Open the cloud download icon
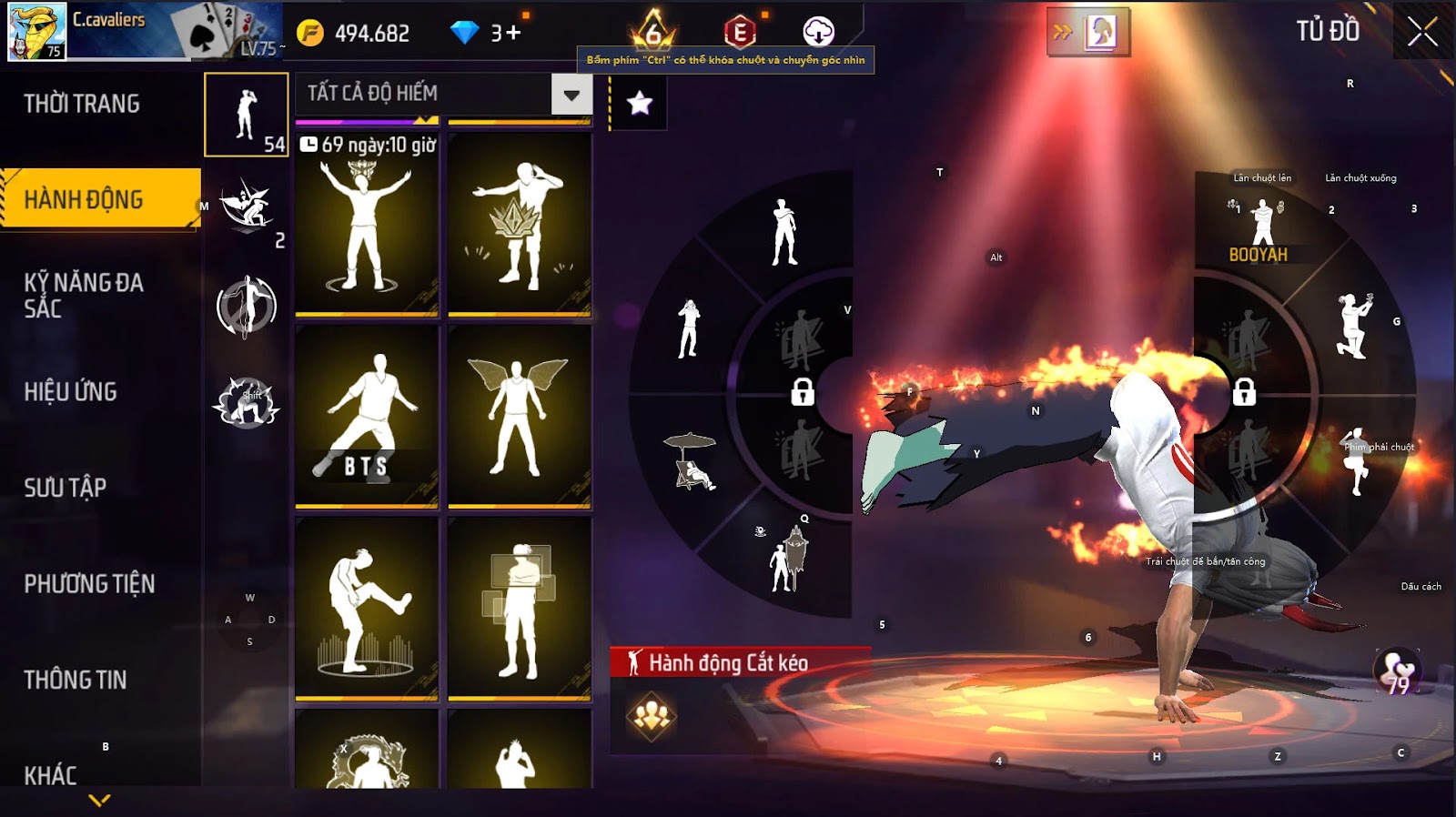 pos(818,32)
